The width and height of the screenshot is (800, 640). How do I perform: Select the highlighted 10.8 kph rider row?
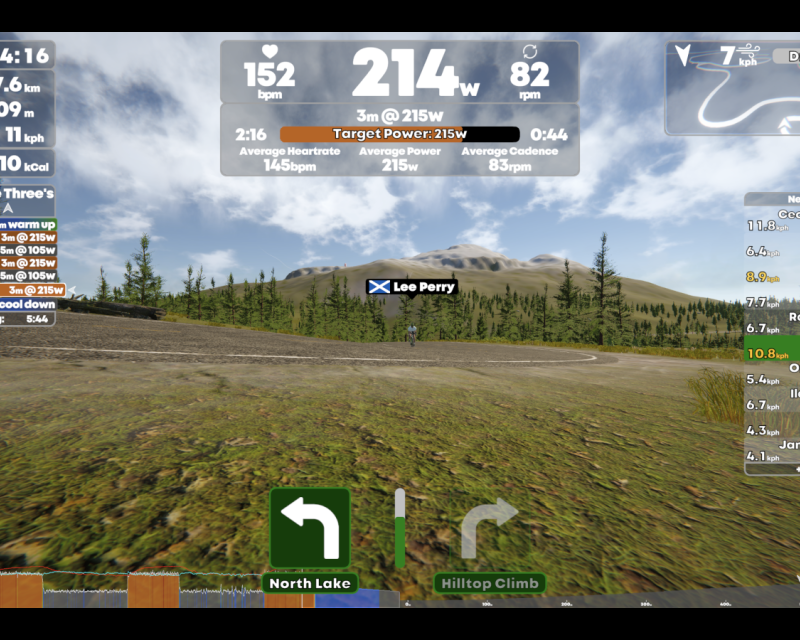click(773, 353)
